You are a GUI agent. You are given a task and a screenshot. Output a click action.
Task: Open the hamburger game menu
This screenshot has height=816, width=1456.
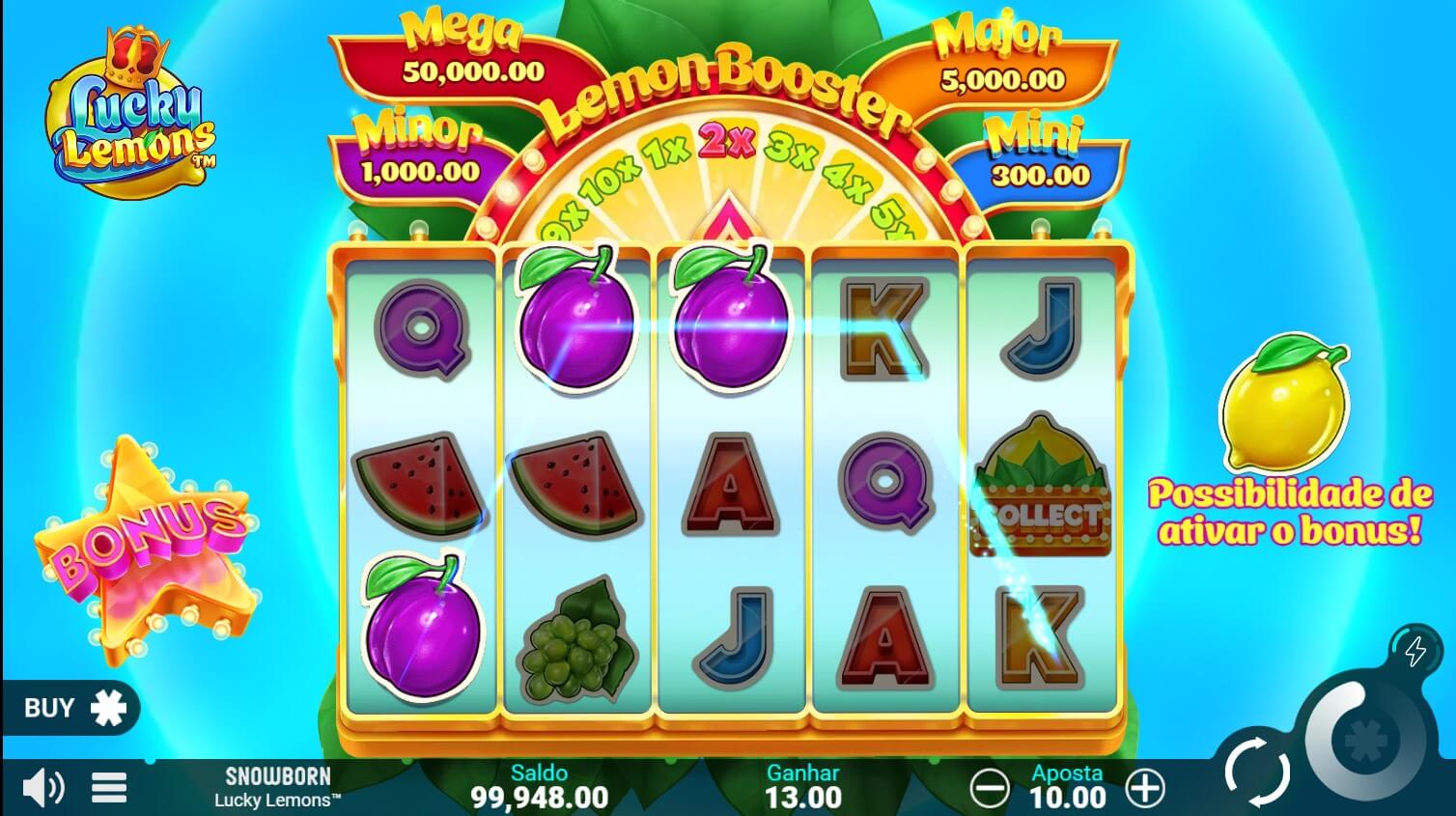tap(108, 786)
